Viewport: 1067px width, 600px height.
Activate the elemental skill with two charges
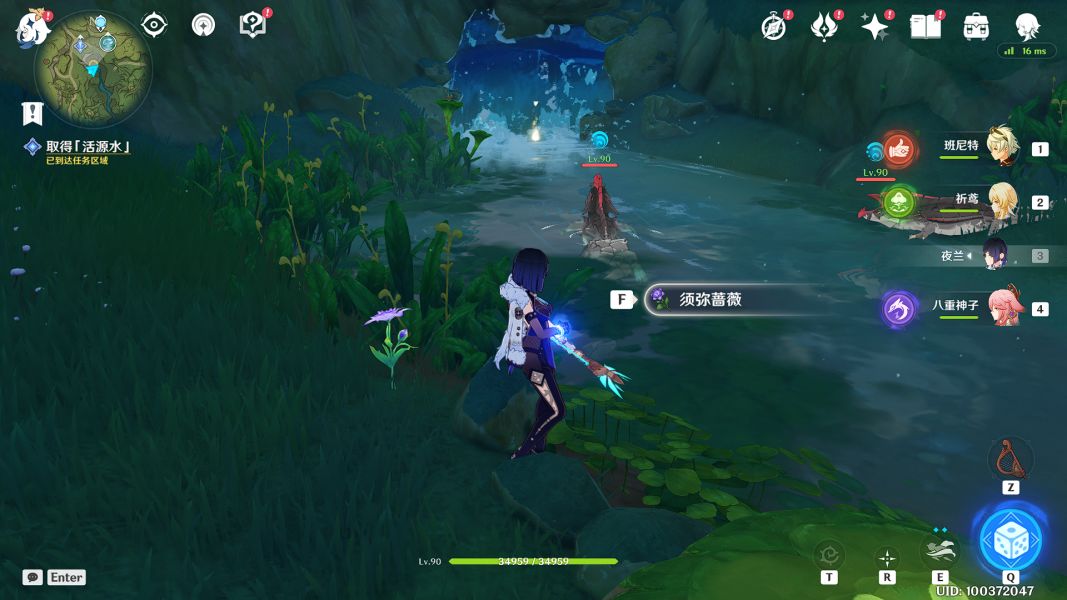[940, 552]
